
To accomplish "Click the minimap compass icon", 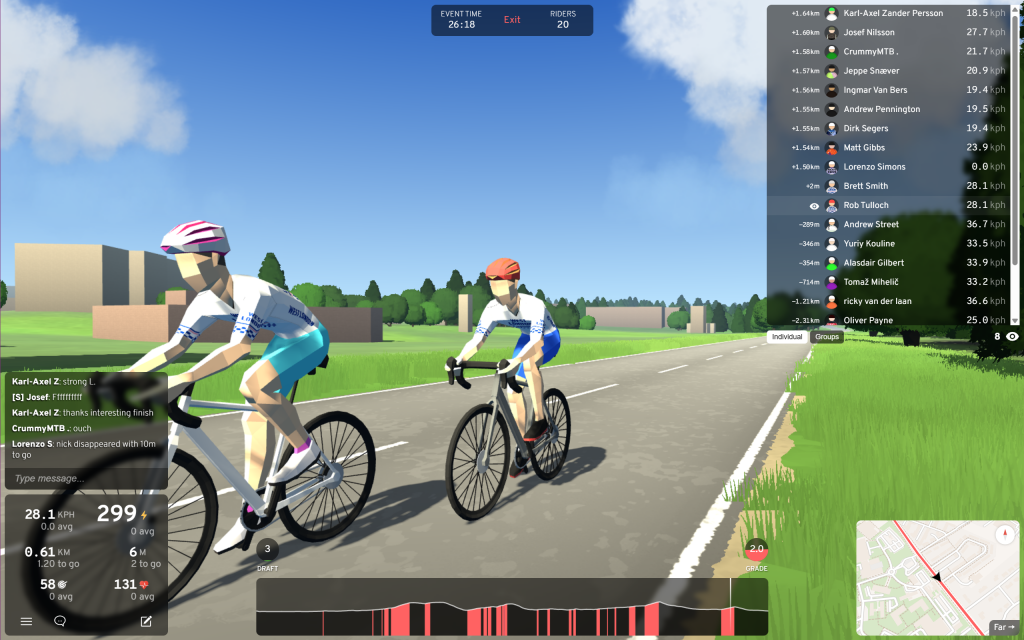I will pos(1003,535).
